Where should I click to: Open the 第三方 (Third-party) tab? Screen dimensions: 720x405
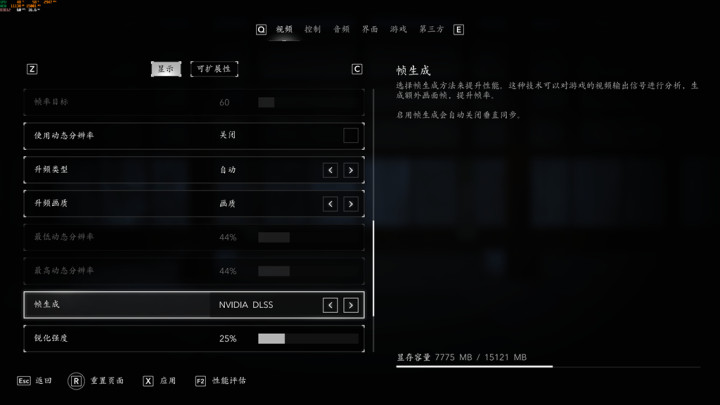click(x=431, y=30)
